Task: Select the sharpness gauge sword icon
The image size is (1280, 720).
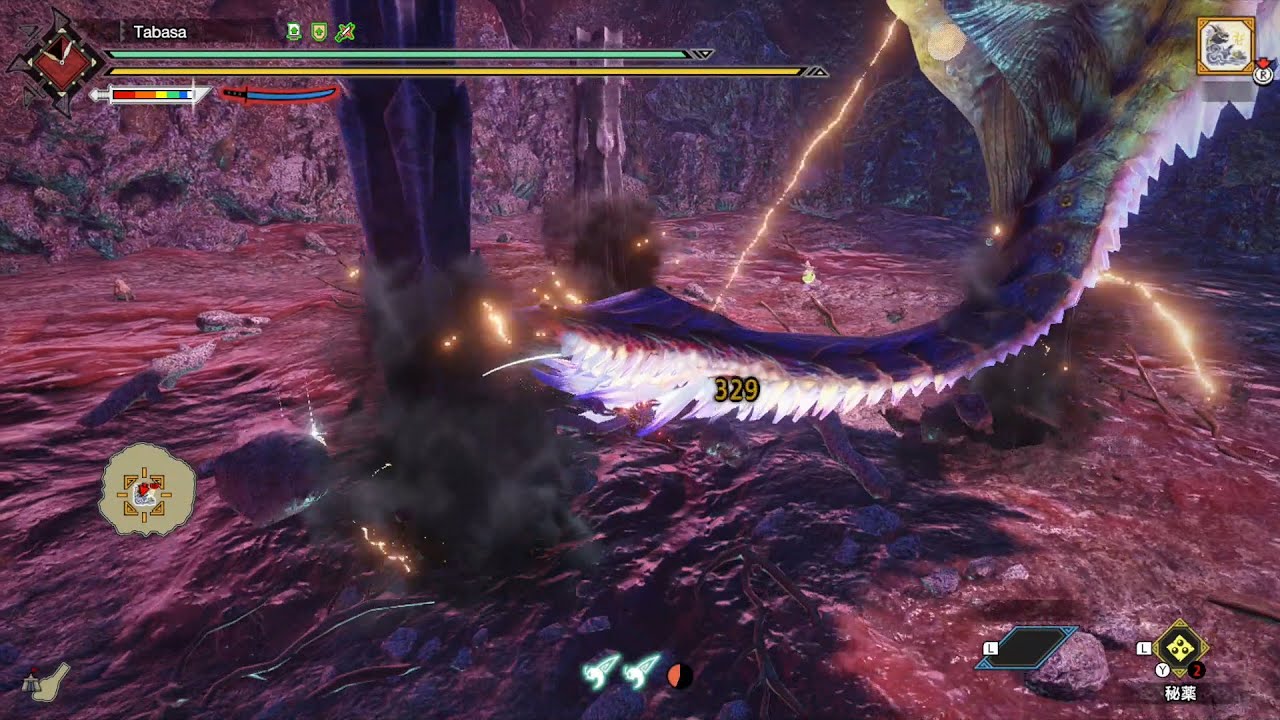Action: click(x=150, y=95)
